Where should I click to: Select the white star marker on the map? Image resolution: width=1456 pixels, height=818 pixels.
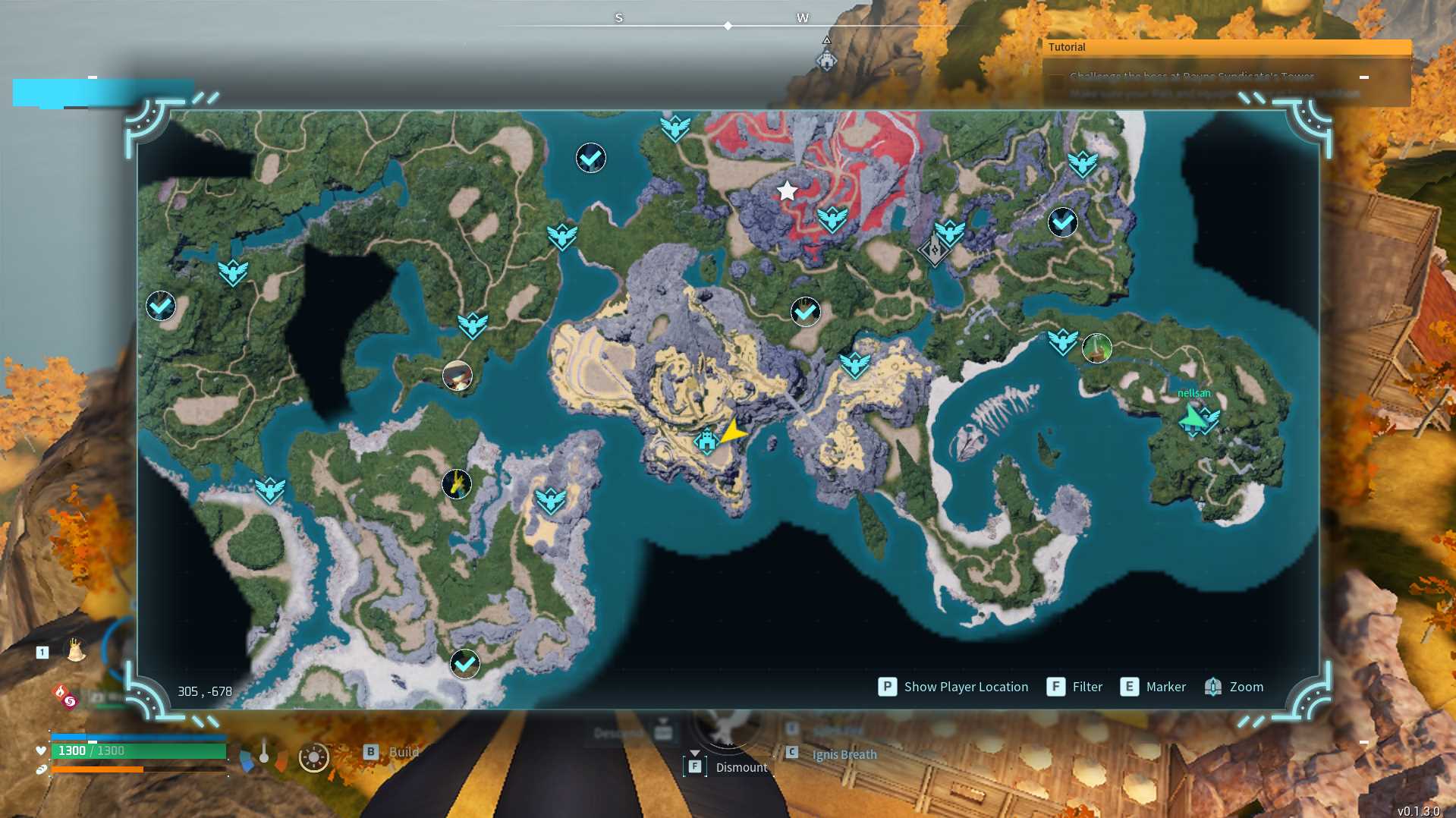tap(788, 191)
